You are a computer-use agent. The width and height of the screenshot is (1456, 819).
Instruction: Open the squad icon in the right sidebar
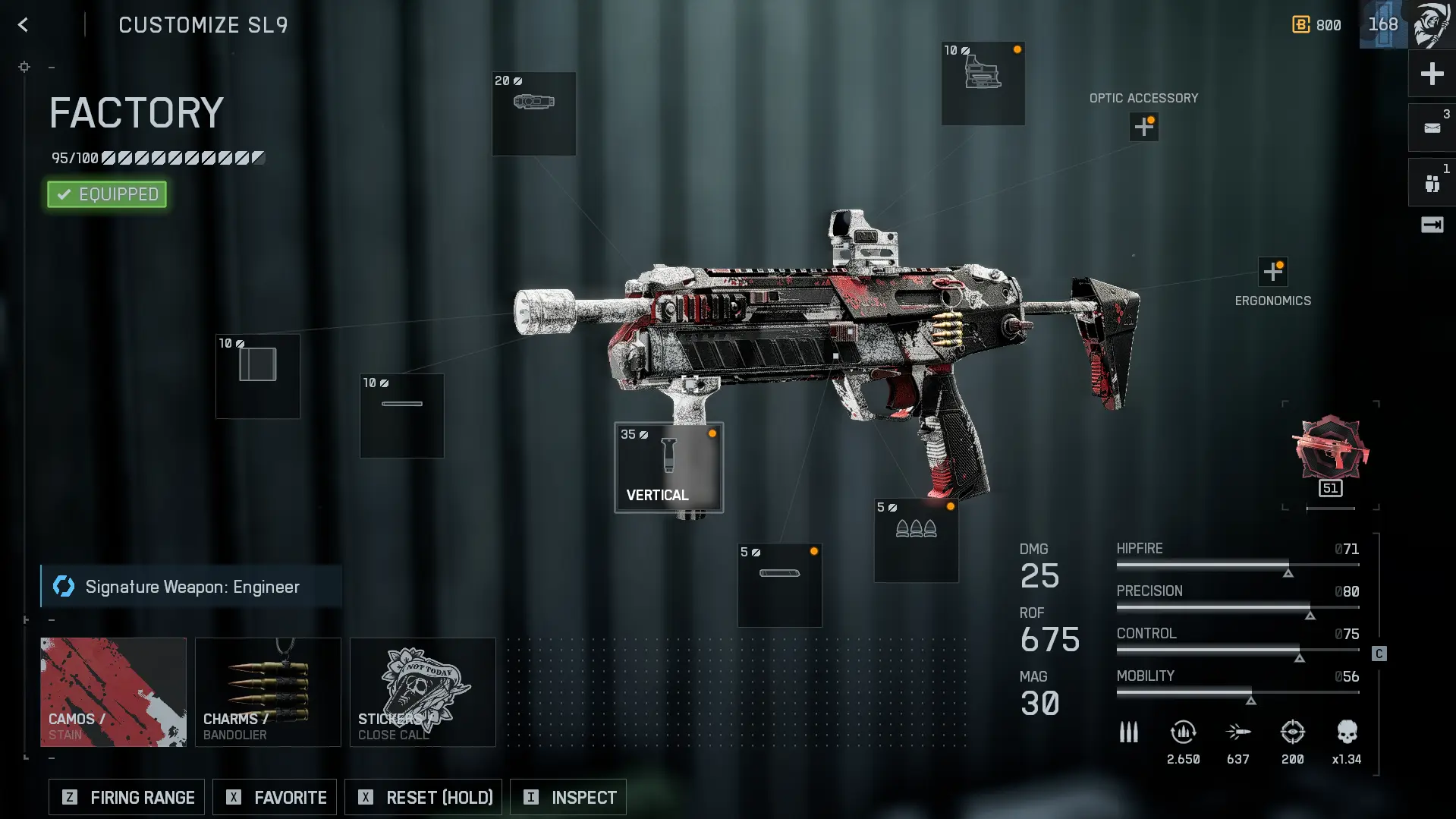[x=1432, y=183]
